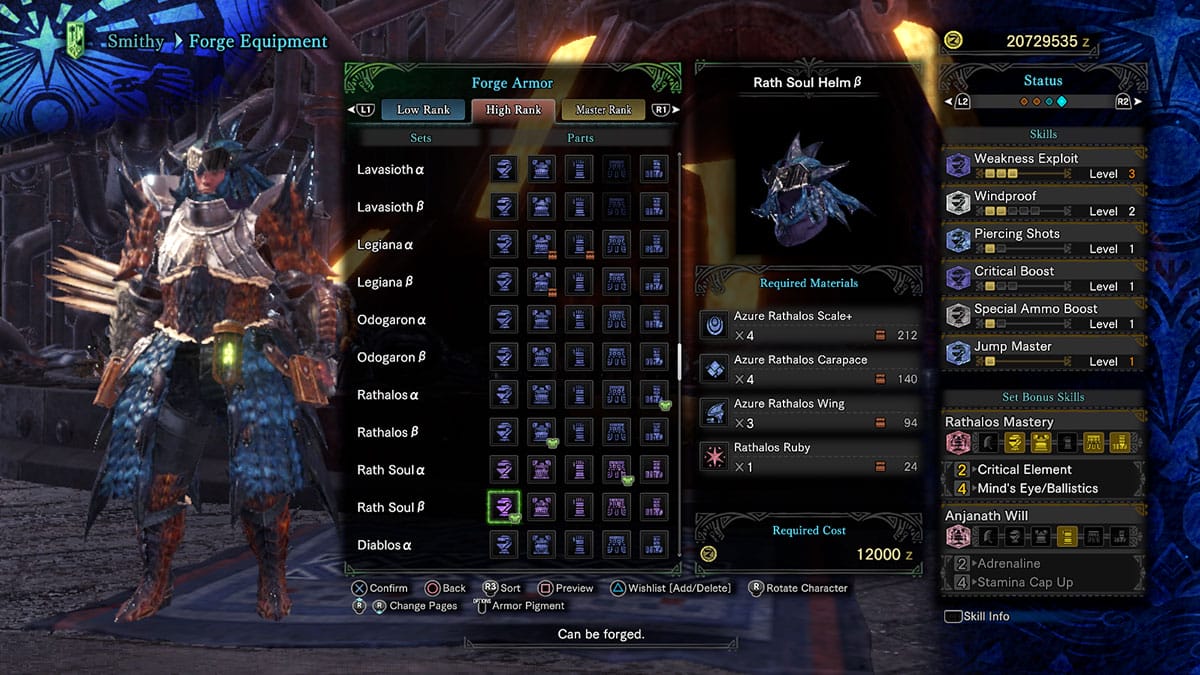Select the Lavasioth α set row
Viewport: 1200px width, 675px height.
point(391,170)
